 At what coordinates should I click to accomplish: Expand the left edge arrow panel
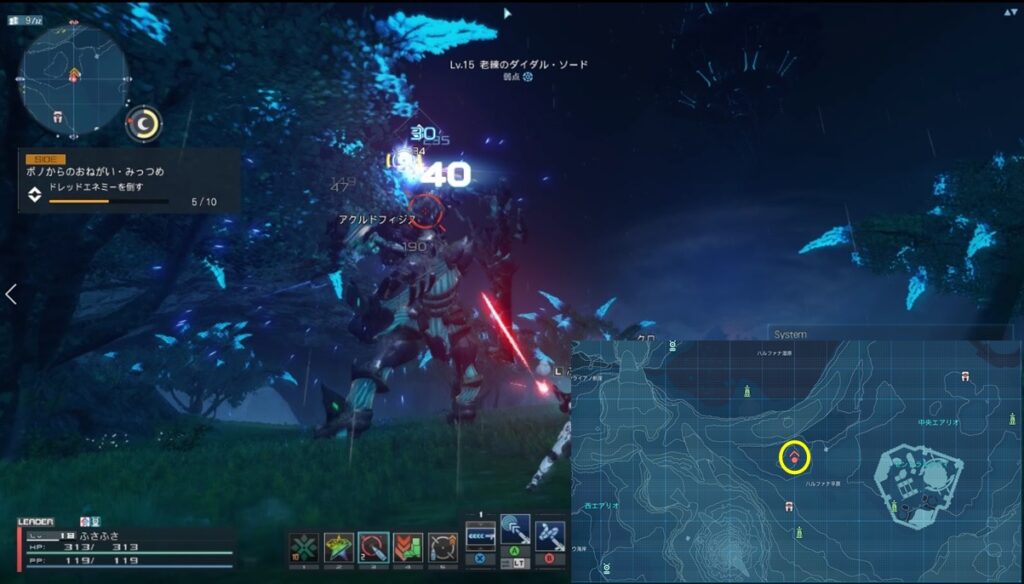11,294
